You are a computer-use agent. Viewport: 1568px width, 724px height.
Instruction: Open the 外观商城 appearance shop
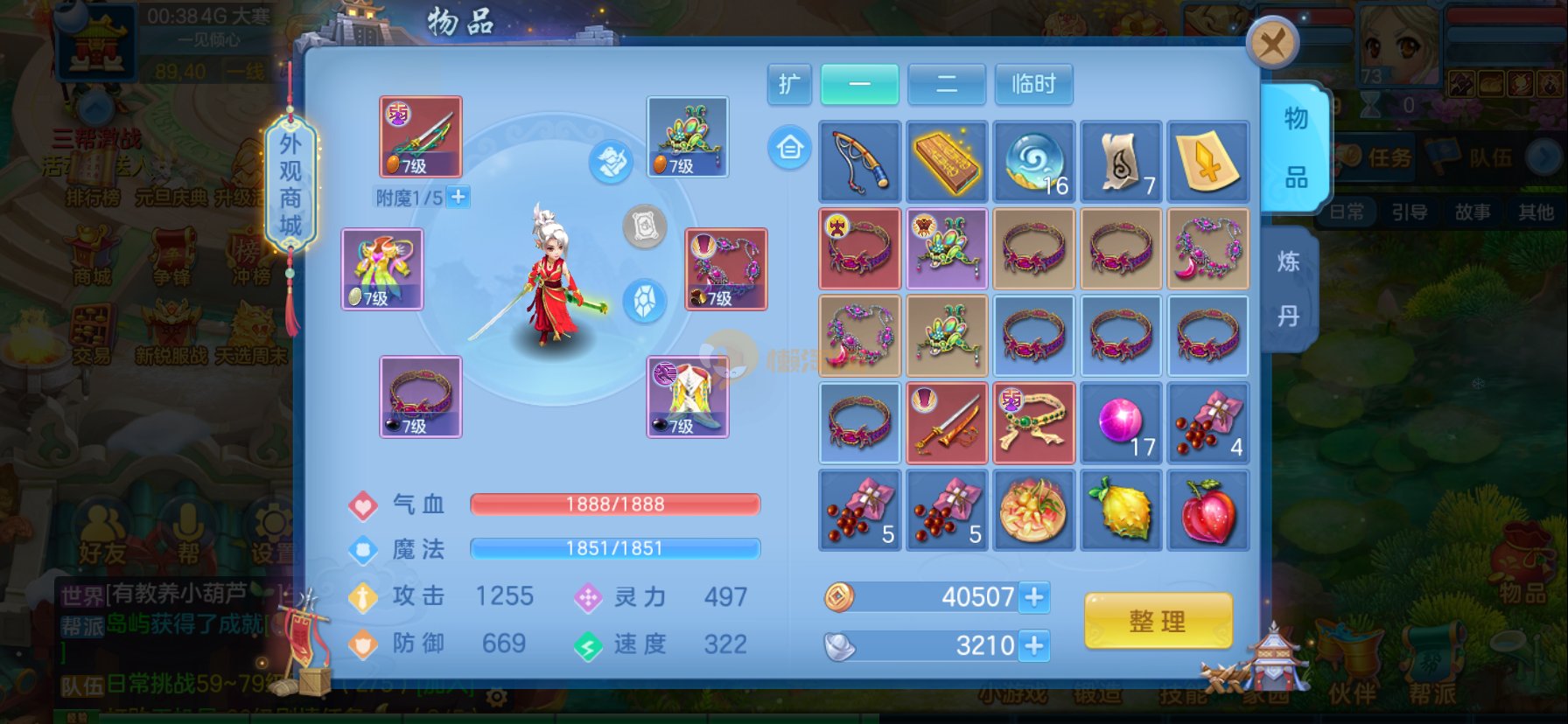[x=290, y=185]
